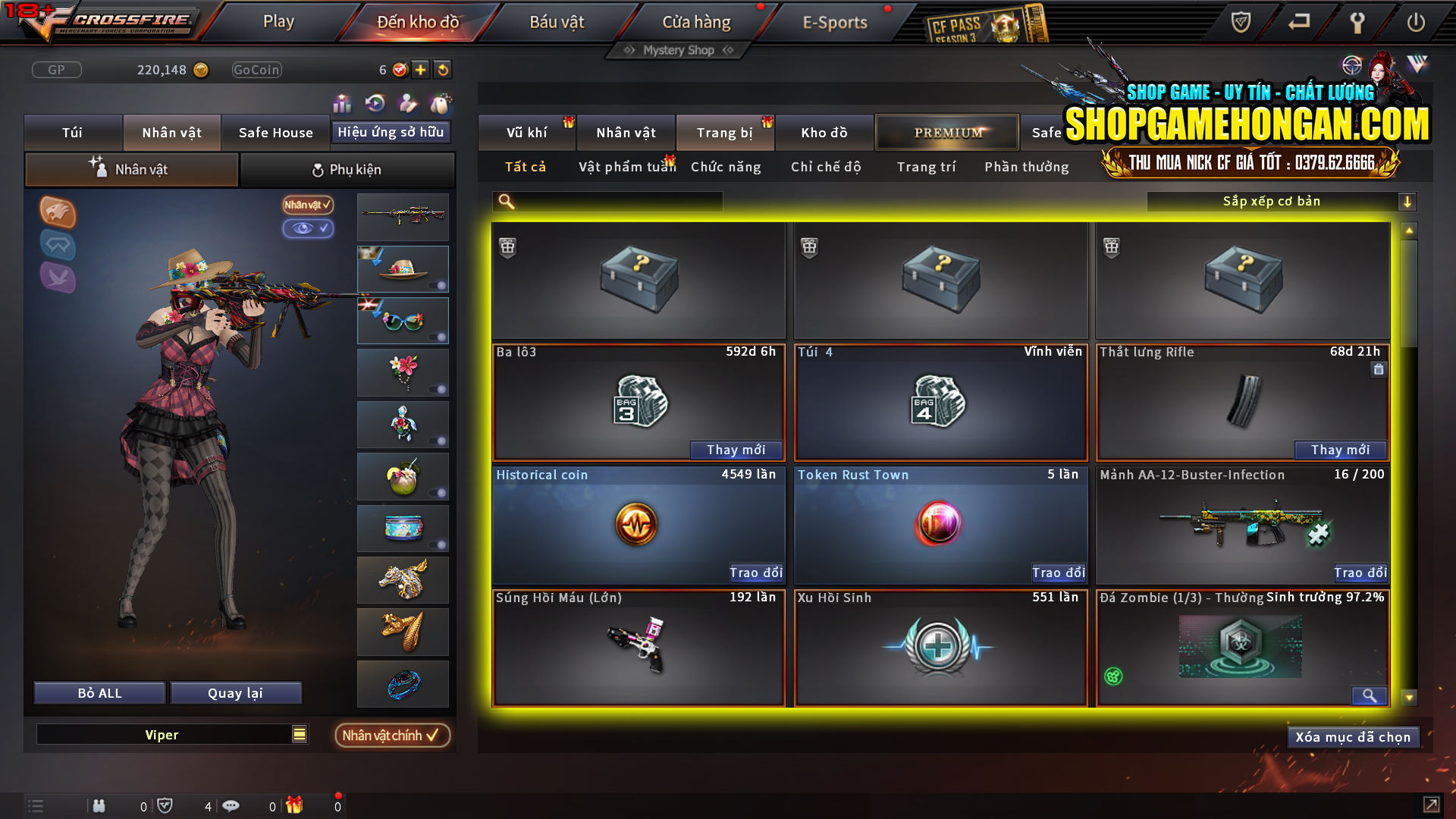This screenshot has height=819, width=1456.
Task: Click the dog tag name icon above Hiệu ứng sở hữu
Action: 441,102
